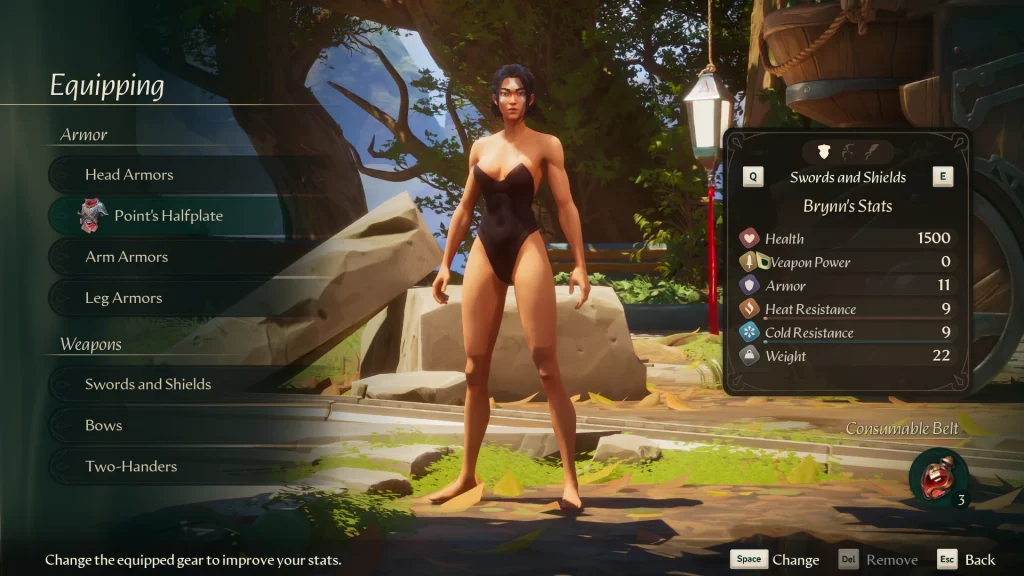Select the Bows weapon category
Image resolution: width=1024 pixels, height=576 pixels.
coord(104,425)
